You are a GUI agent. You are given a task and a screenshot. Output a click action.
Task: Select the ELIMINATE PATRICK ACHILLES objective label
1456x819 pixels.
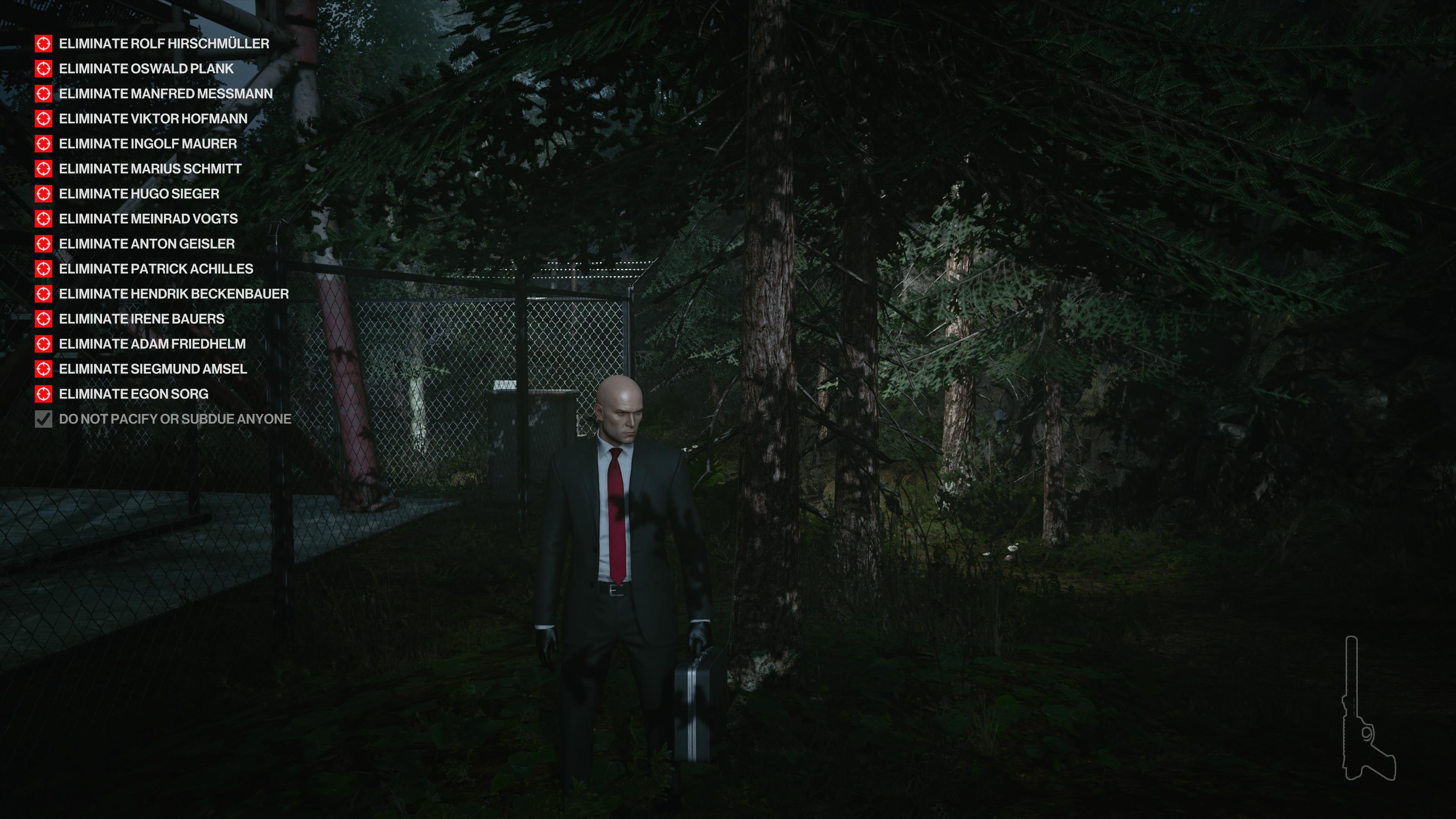(x=155, y=269)
